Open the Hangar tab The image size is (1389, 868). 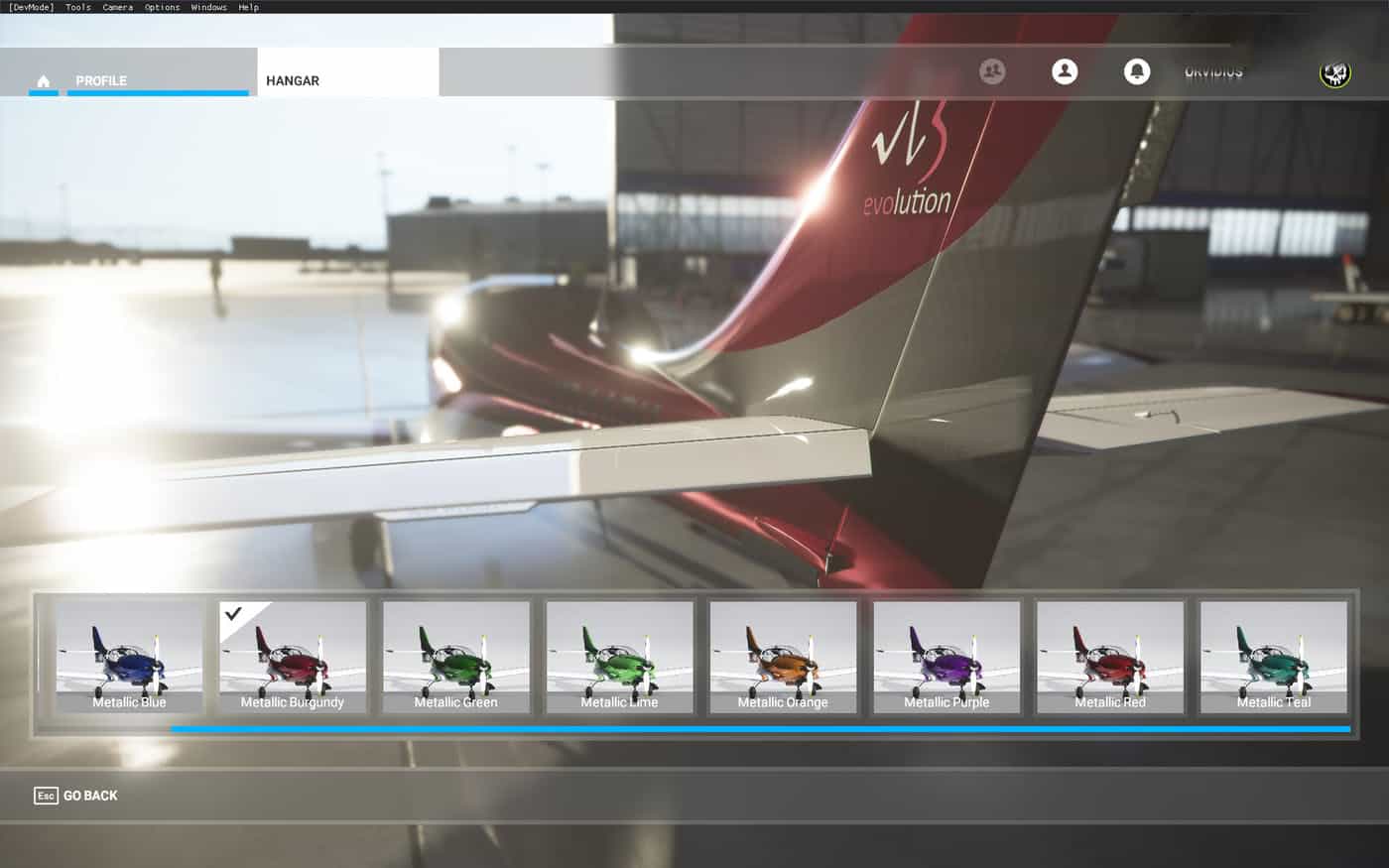[293, 80]
